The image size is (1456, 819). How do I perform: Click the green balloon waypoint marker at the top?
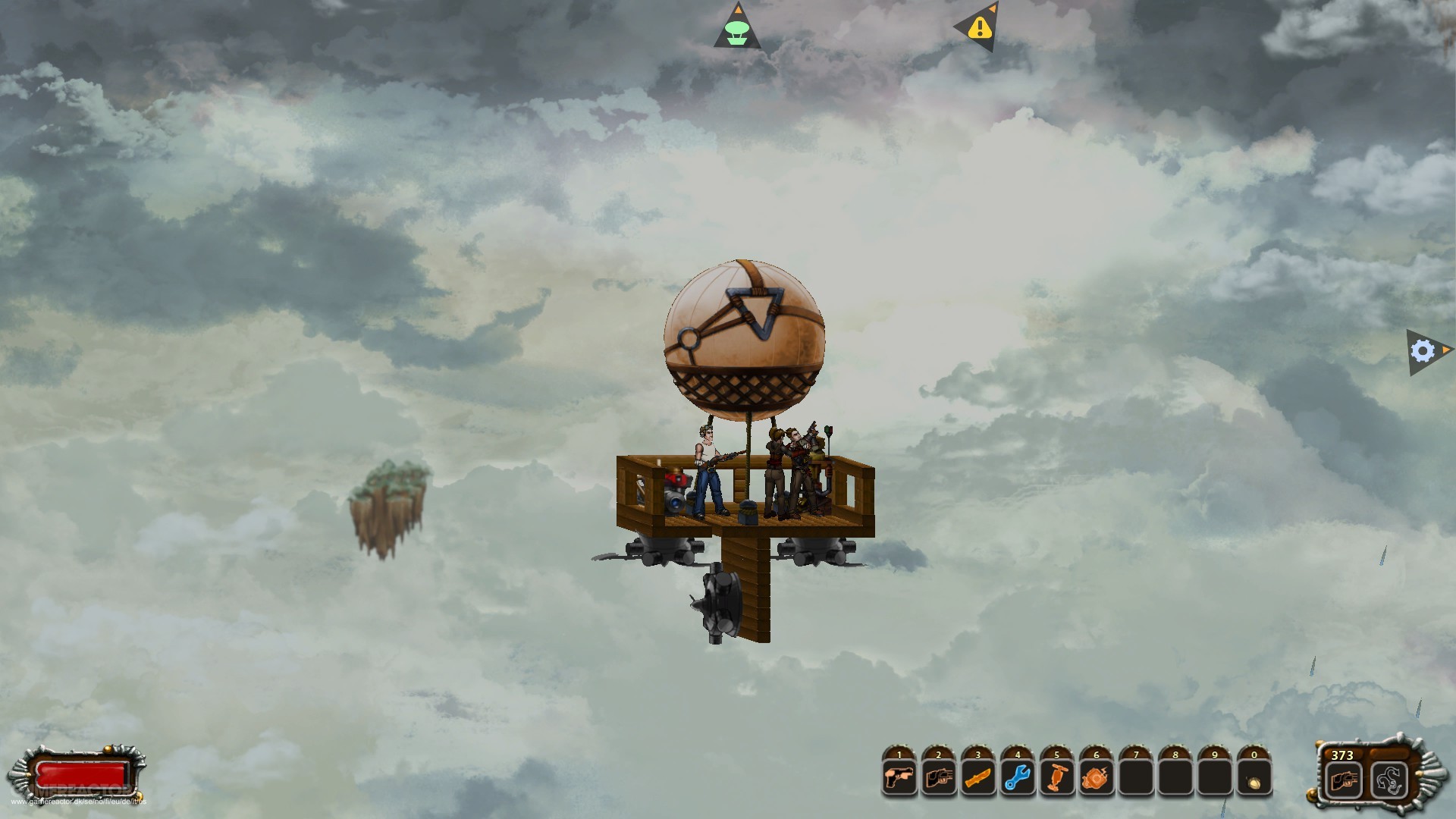(737, 28)
